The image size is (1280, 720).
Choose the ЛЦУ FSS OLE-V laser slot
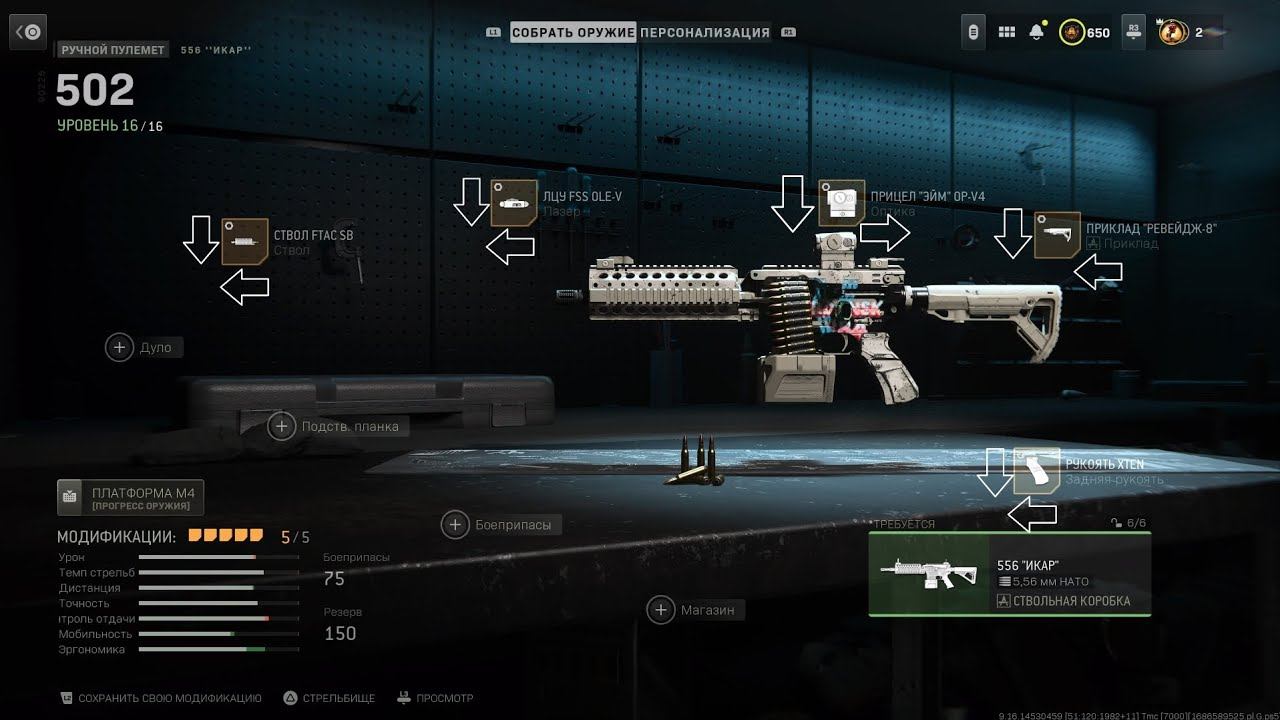click(x=514, y=203)
